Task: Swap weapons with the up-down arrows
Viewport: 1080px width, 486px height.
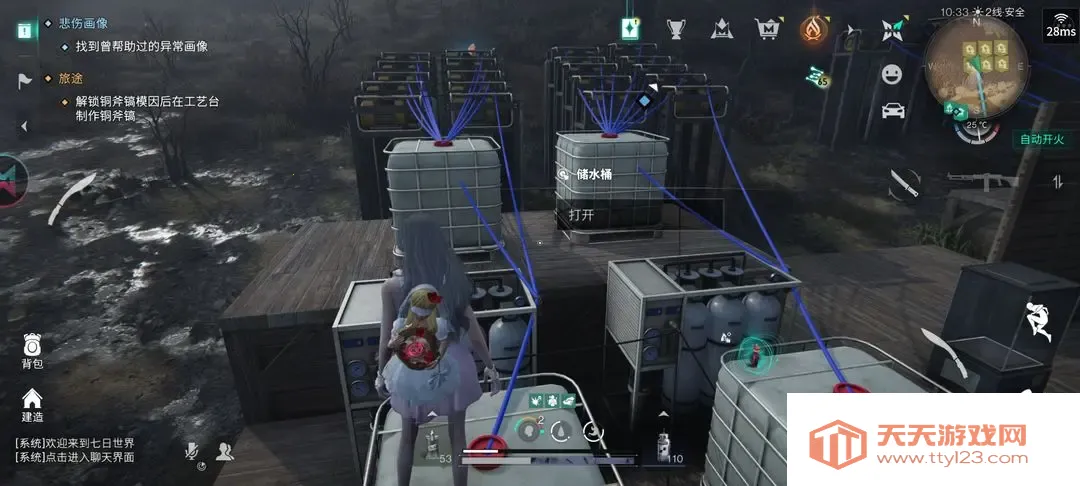Action: [1057, 181]
